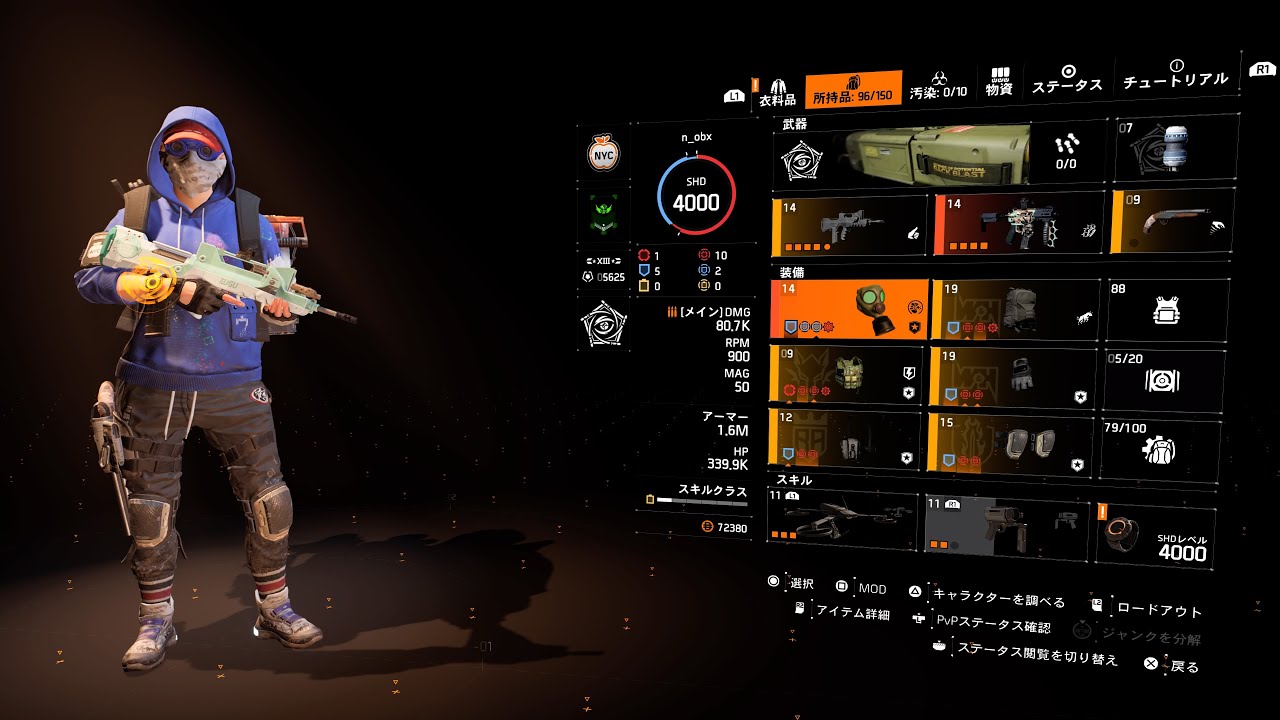Viewport: 1280px width, 720px height.
Task: Open the SHDレベル 4000 watch slot
Action: [x=1156, y=538]
